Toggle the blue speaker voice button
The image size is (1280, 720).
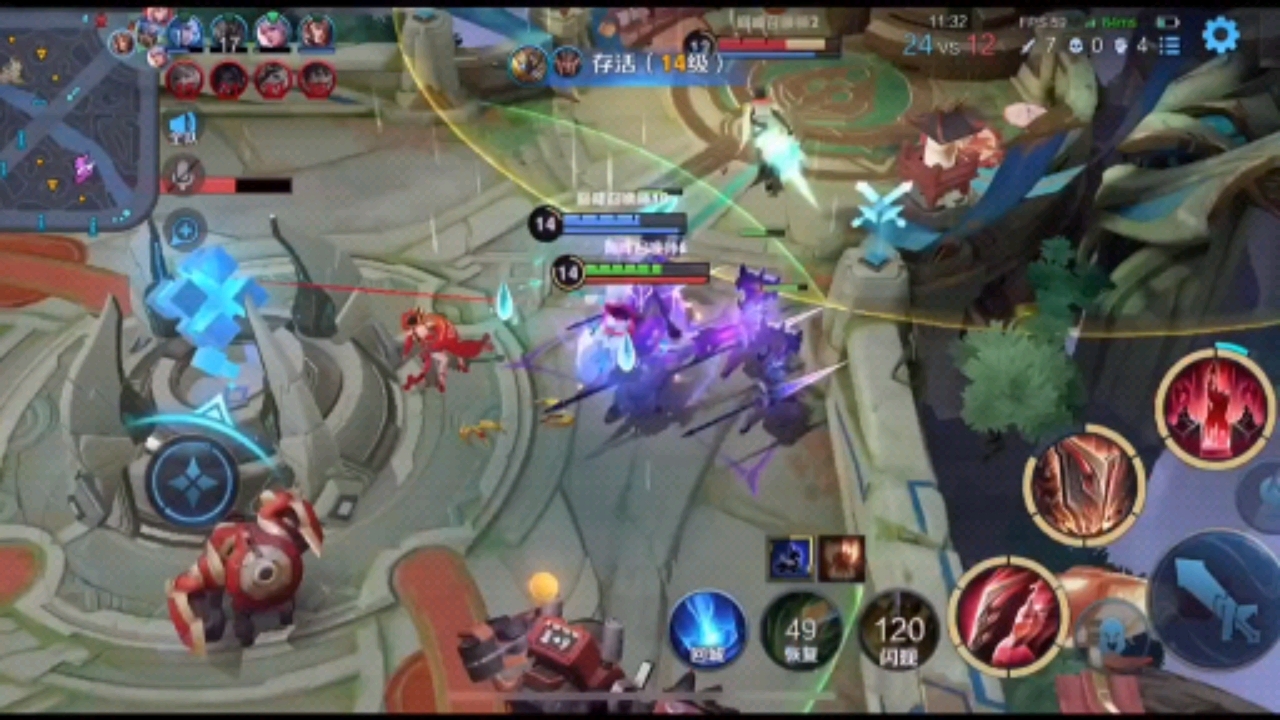coord(183,126)
